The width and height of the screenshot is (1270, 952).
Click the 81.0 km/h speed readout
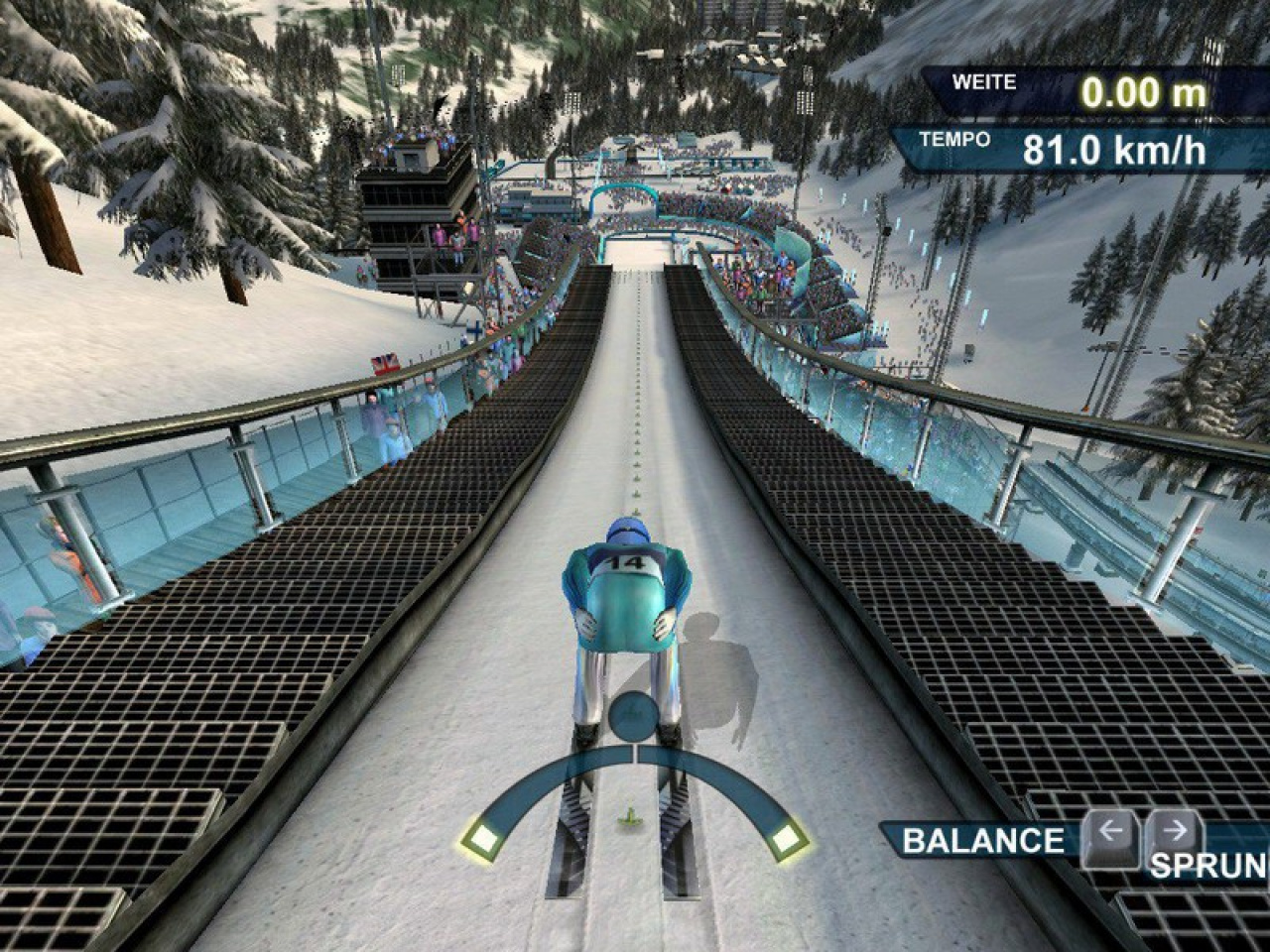coord(1113,152)
